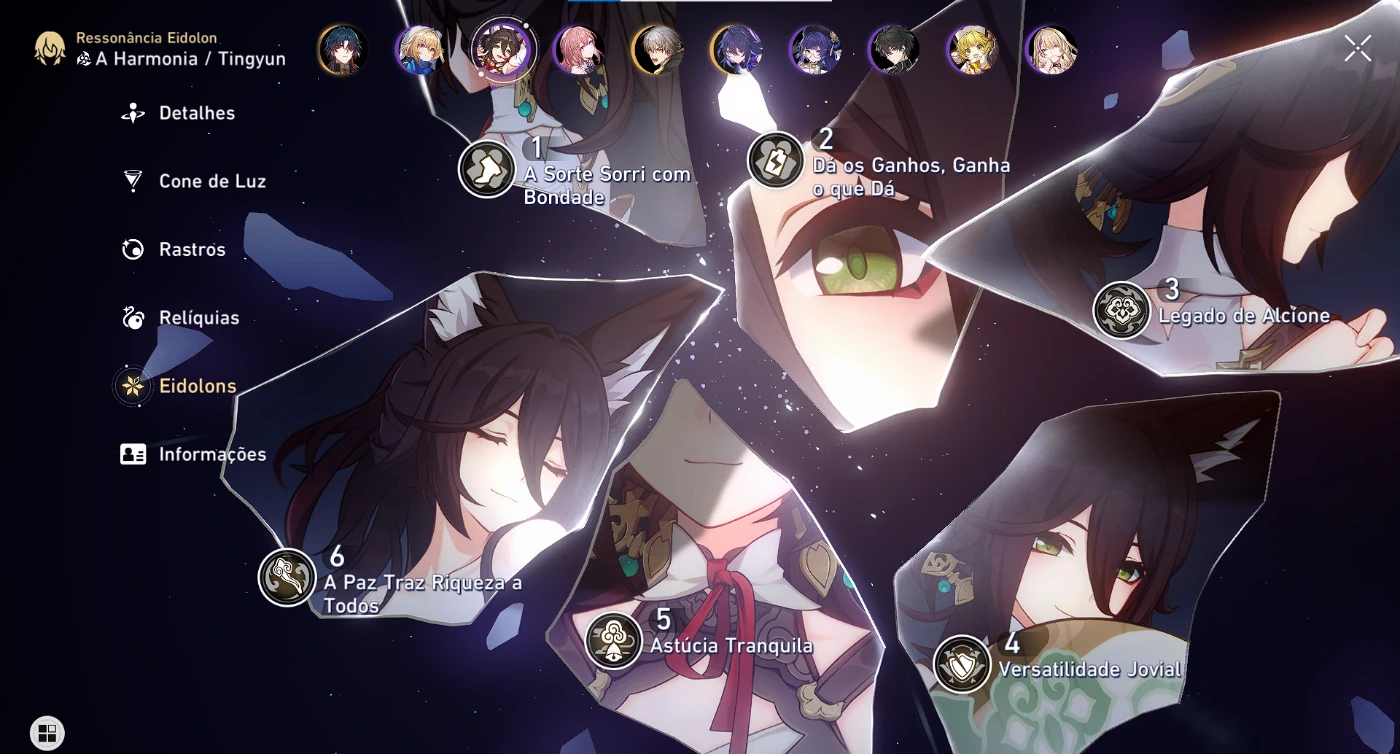This screenshot has height=754, width=1400.
Task: Click the Rastros traces icon
Action: (131, 249)
